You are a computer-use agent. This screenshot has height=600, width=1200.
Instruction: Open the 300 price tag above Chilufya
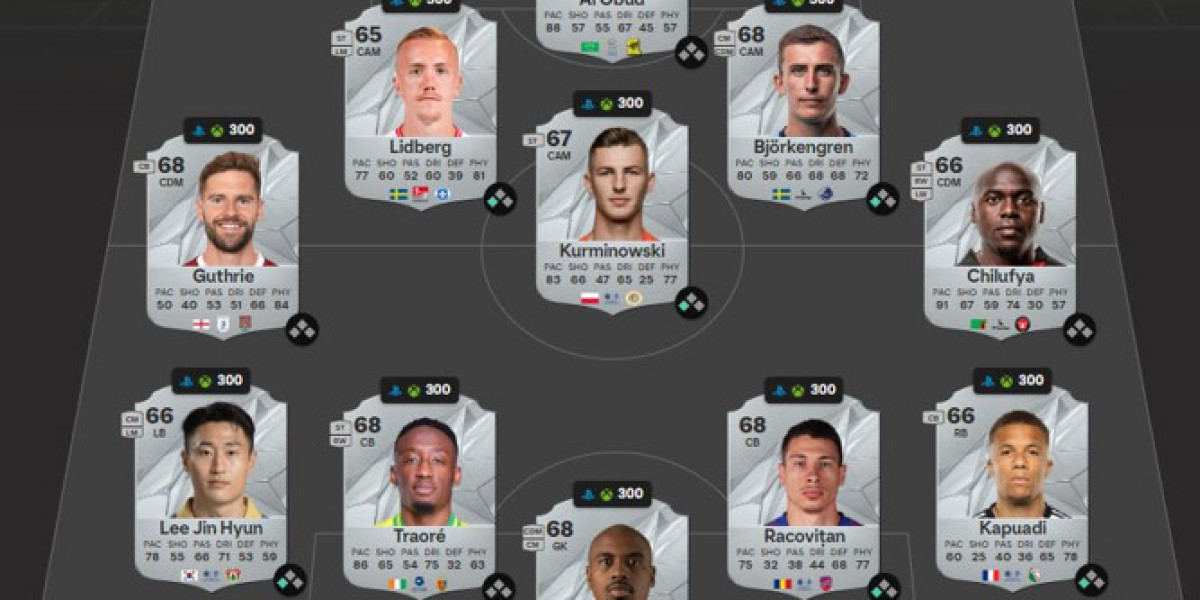click(x=1000, y=130)
